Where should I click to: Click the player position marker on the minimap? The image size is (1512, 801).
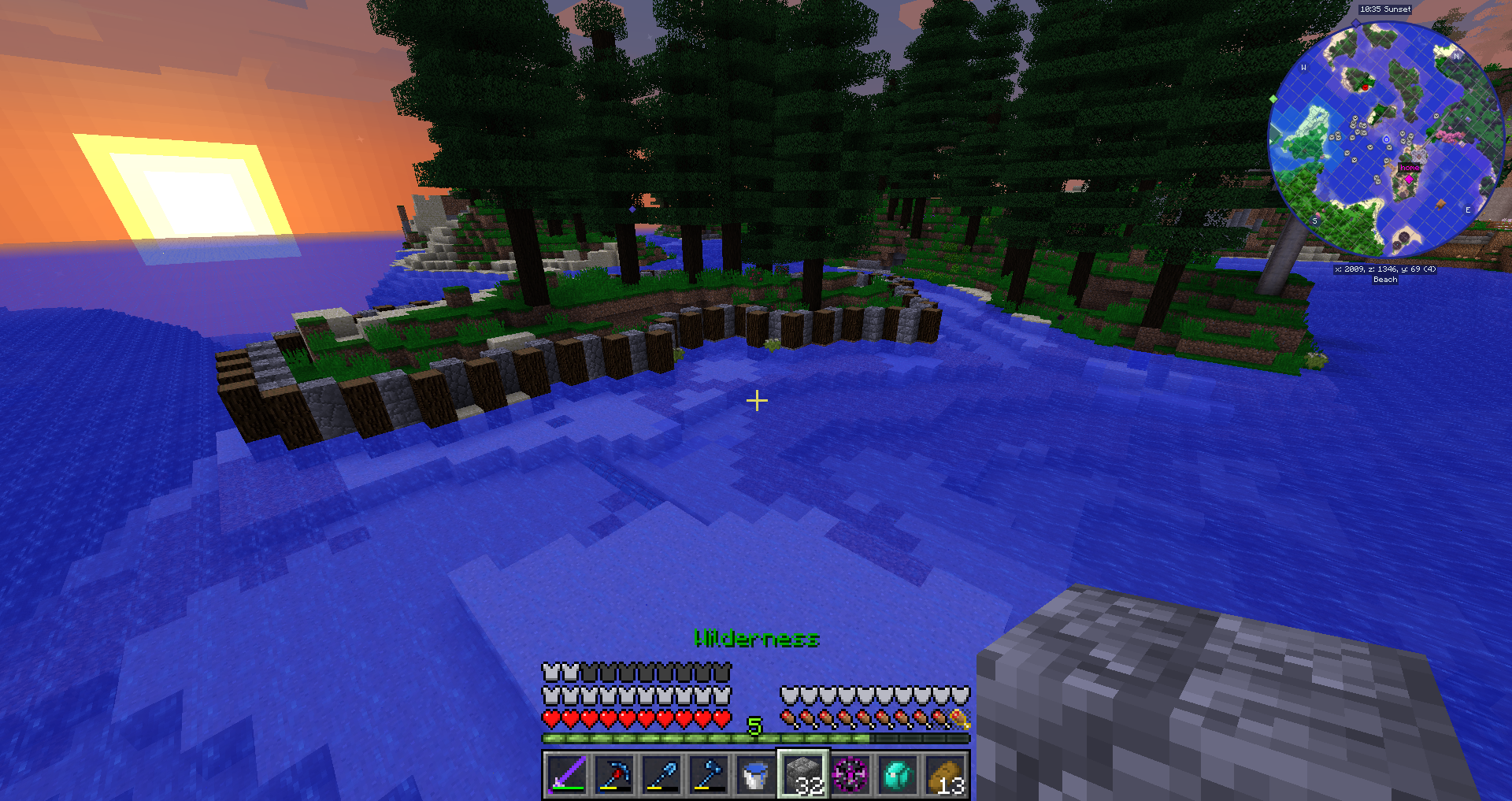[1386, 140]
